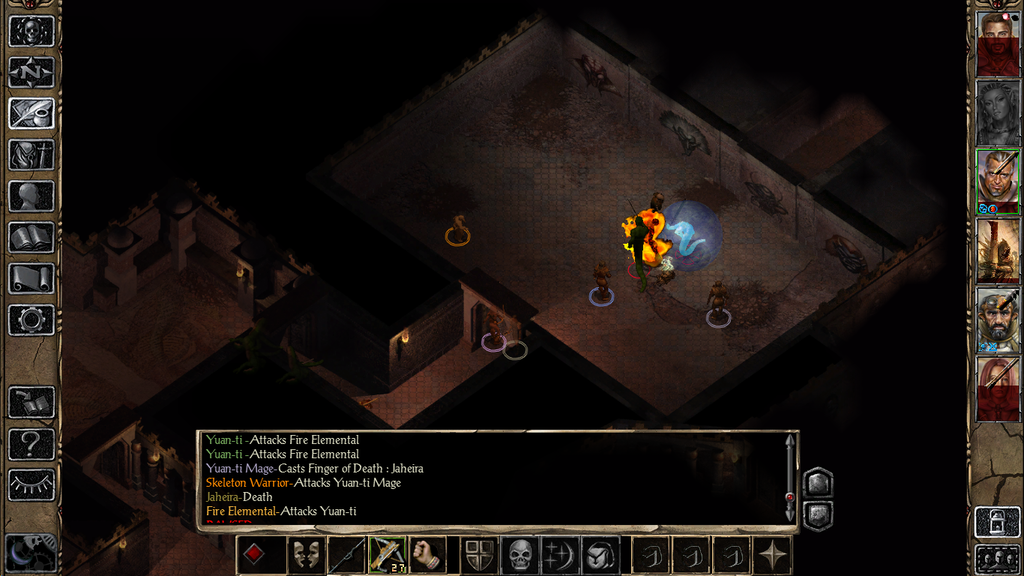Select the petrified grey character portrait
The height and width of the screenshot is (576, 1024).
[998, 112]
